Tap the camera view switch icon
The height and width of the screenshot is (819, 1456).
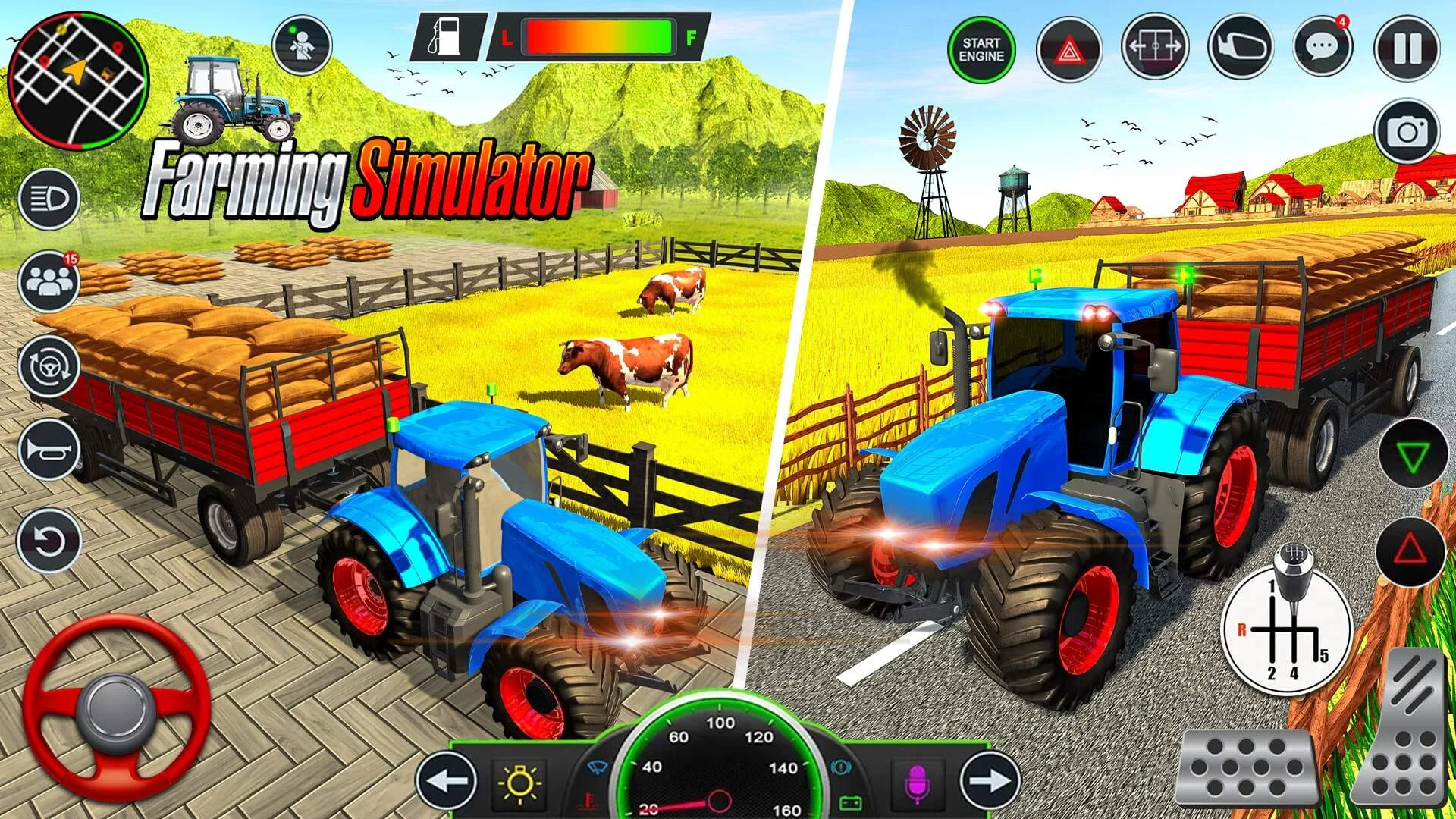[x=1407, y=130]
